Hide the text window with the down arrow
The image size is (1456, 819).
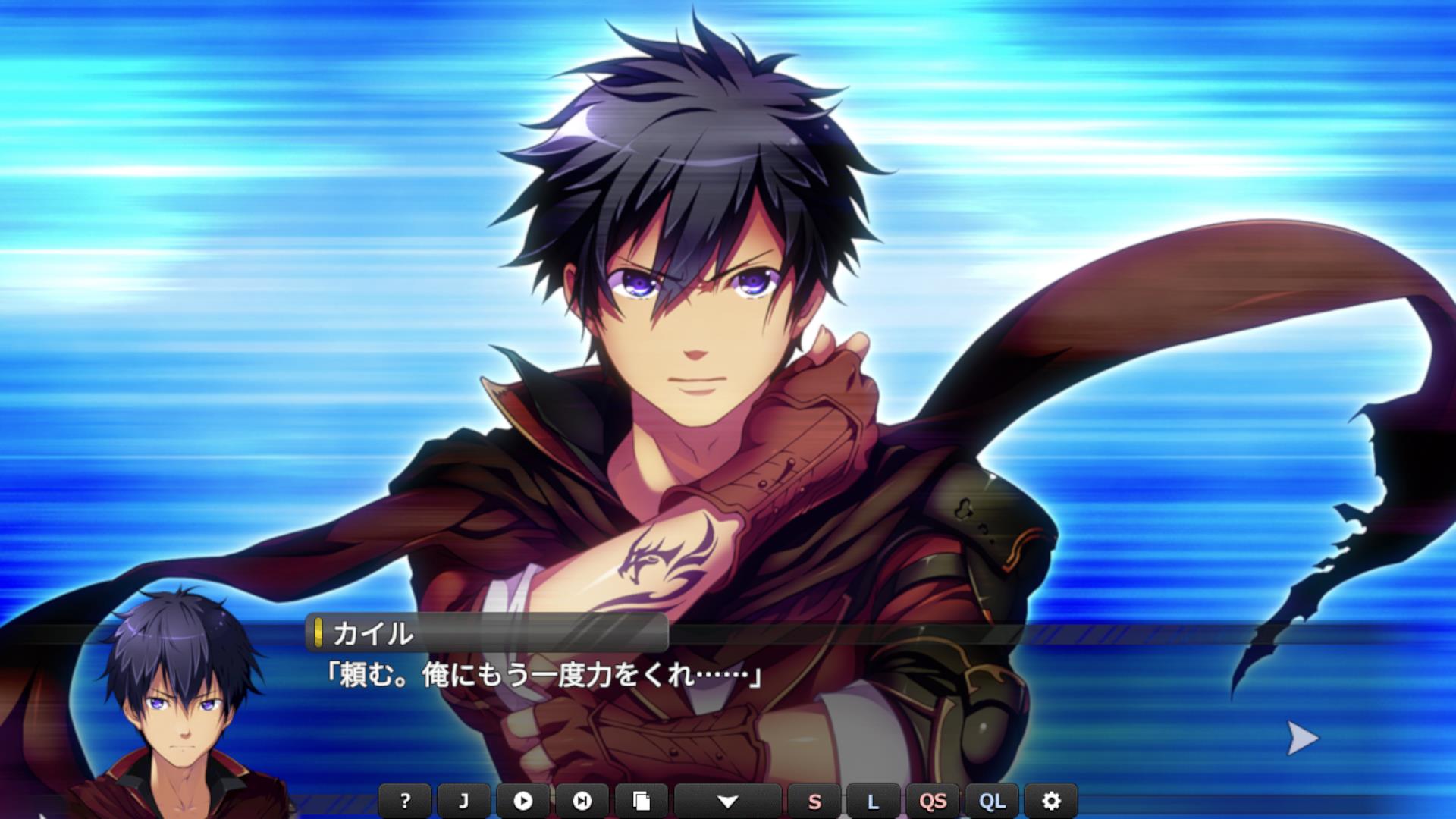[x=727, y=801]
